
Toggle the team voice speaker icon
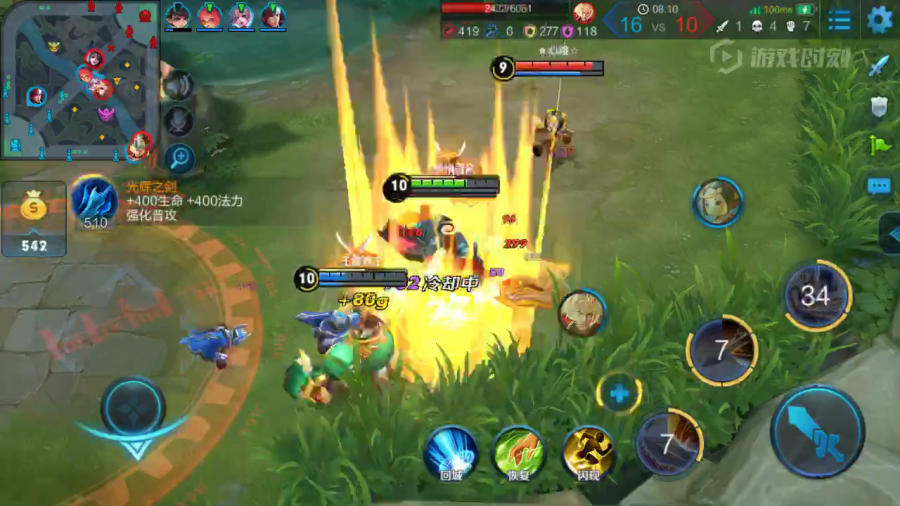[x=179, y=87]
